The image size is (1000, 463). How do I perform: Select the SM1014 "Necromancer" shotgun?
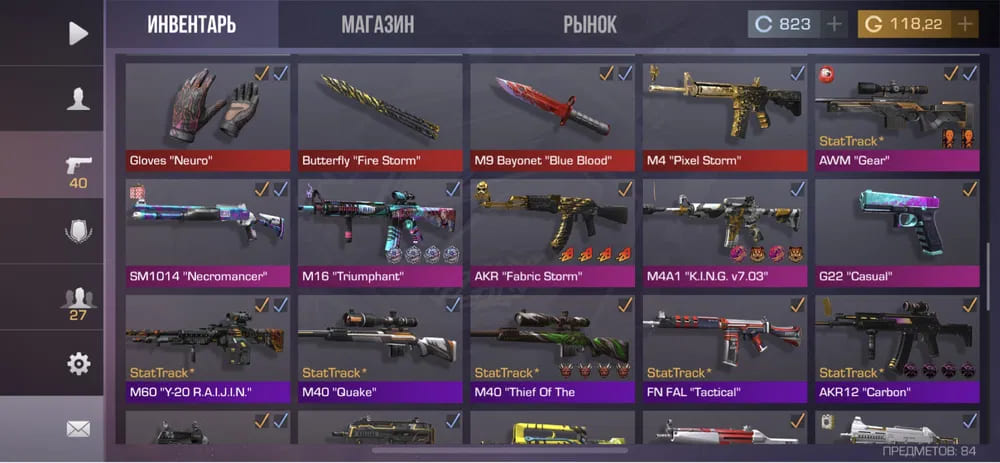(x=208, y=232)
